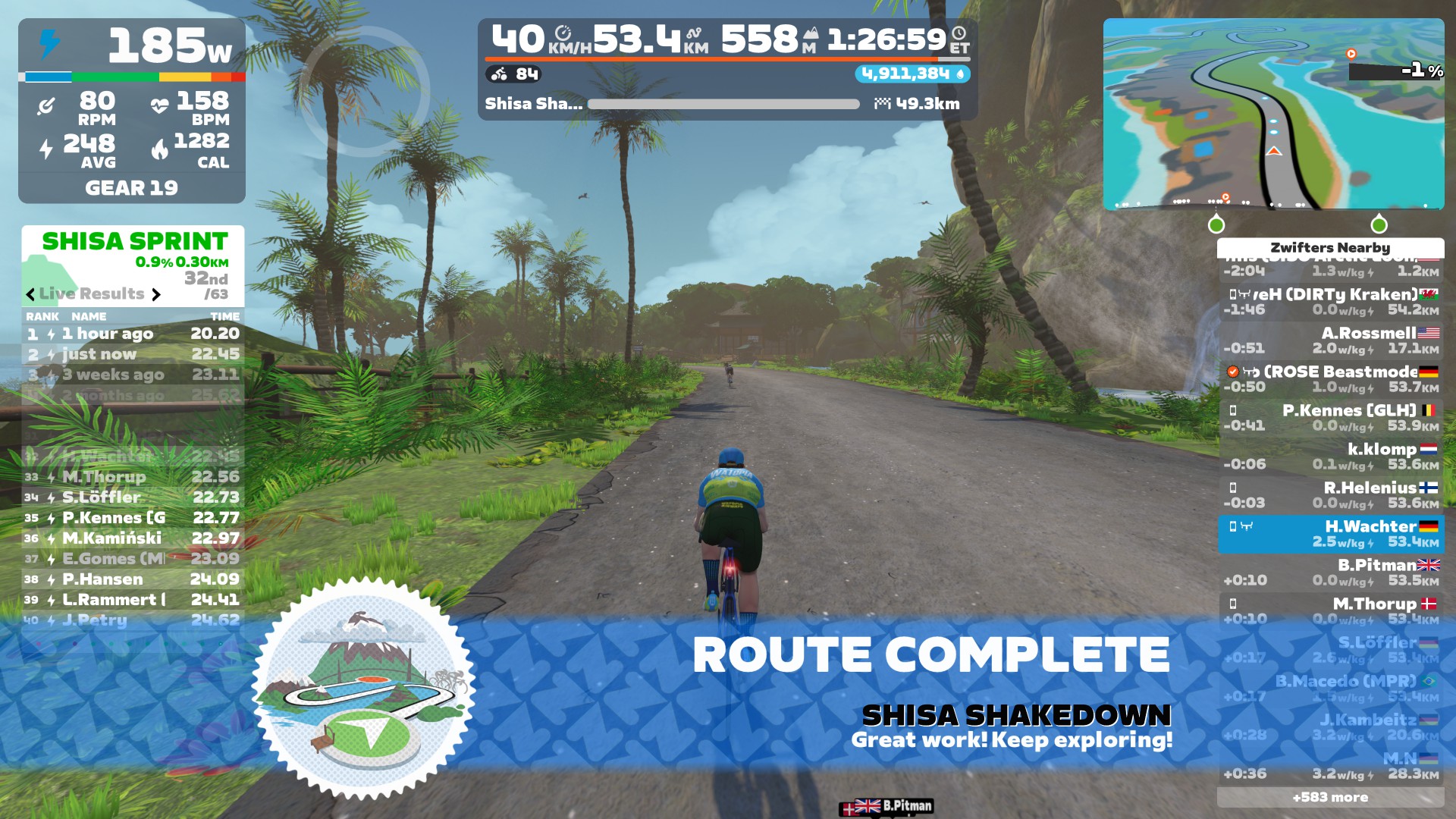Click the highlighted H.Wachter rider row
Image resolution: width=1456 pixels, height=819 pixels.
(1330, 534)
